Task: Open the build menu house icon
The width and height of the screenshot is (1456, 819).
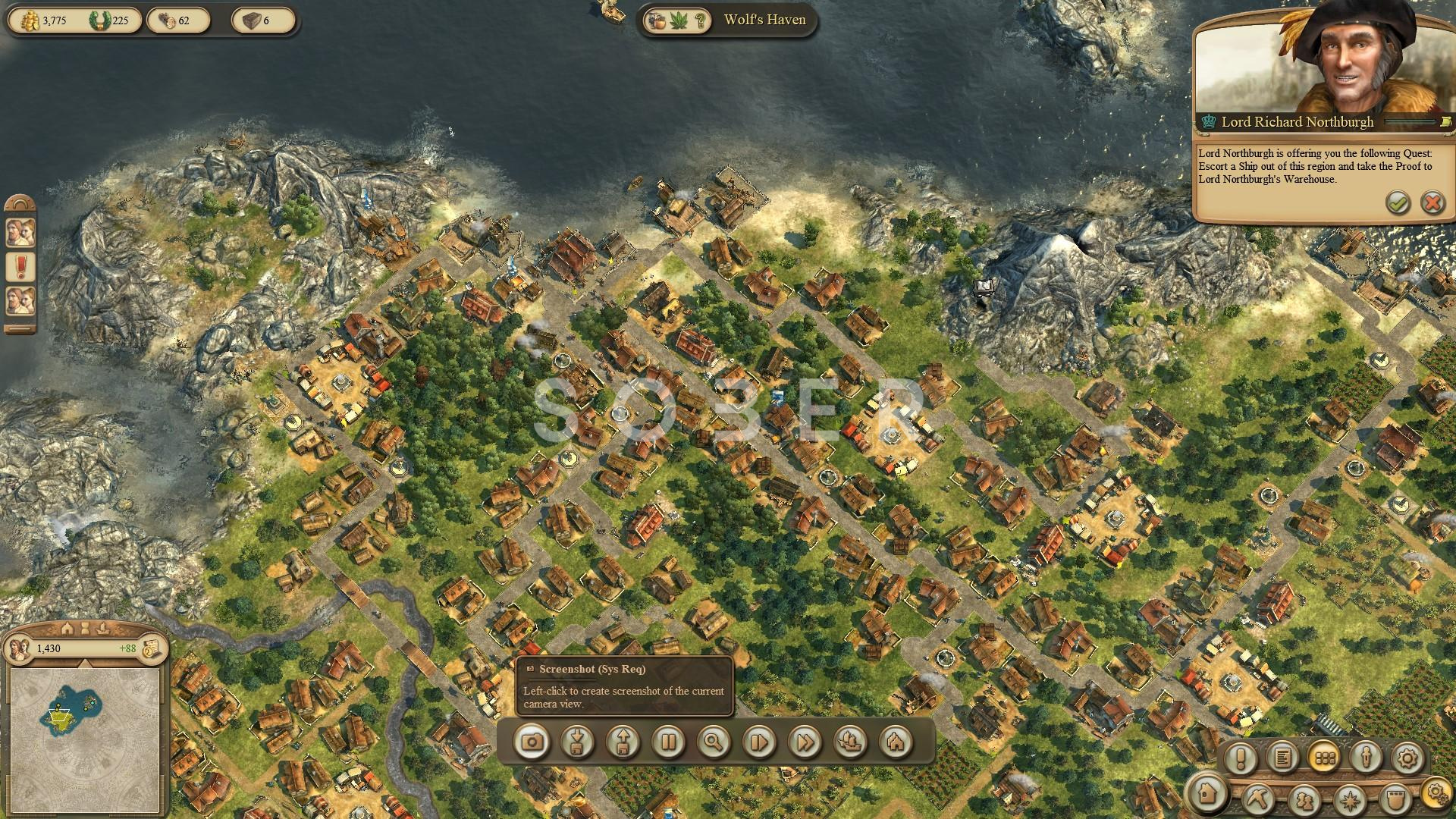Action: coord(1207,793)
